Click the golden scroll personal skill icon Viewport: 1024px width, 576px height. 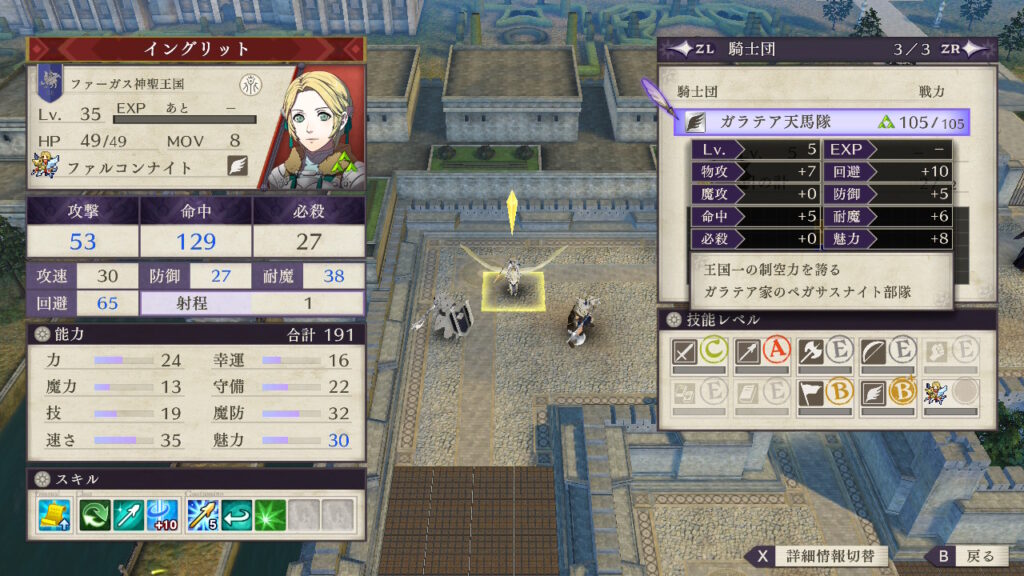click(54, 514)
